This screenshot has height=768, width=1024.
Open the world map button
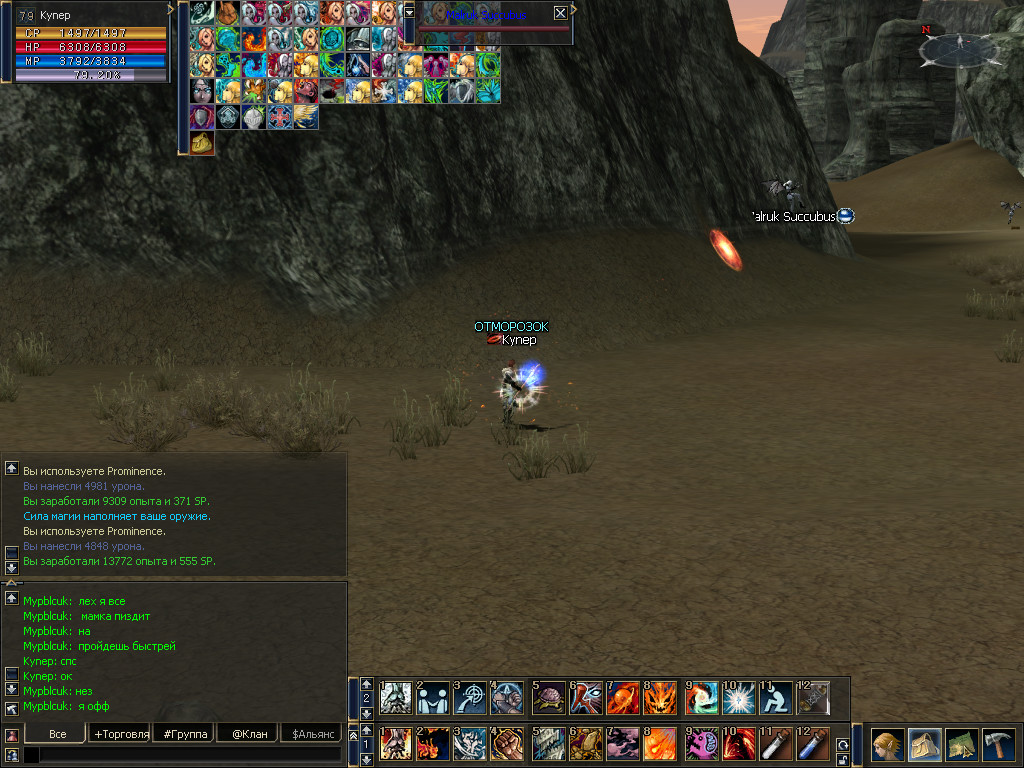pos(962,744)
